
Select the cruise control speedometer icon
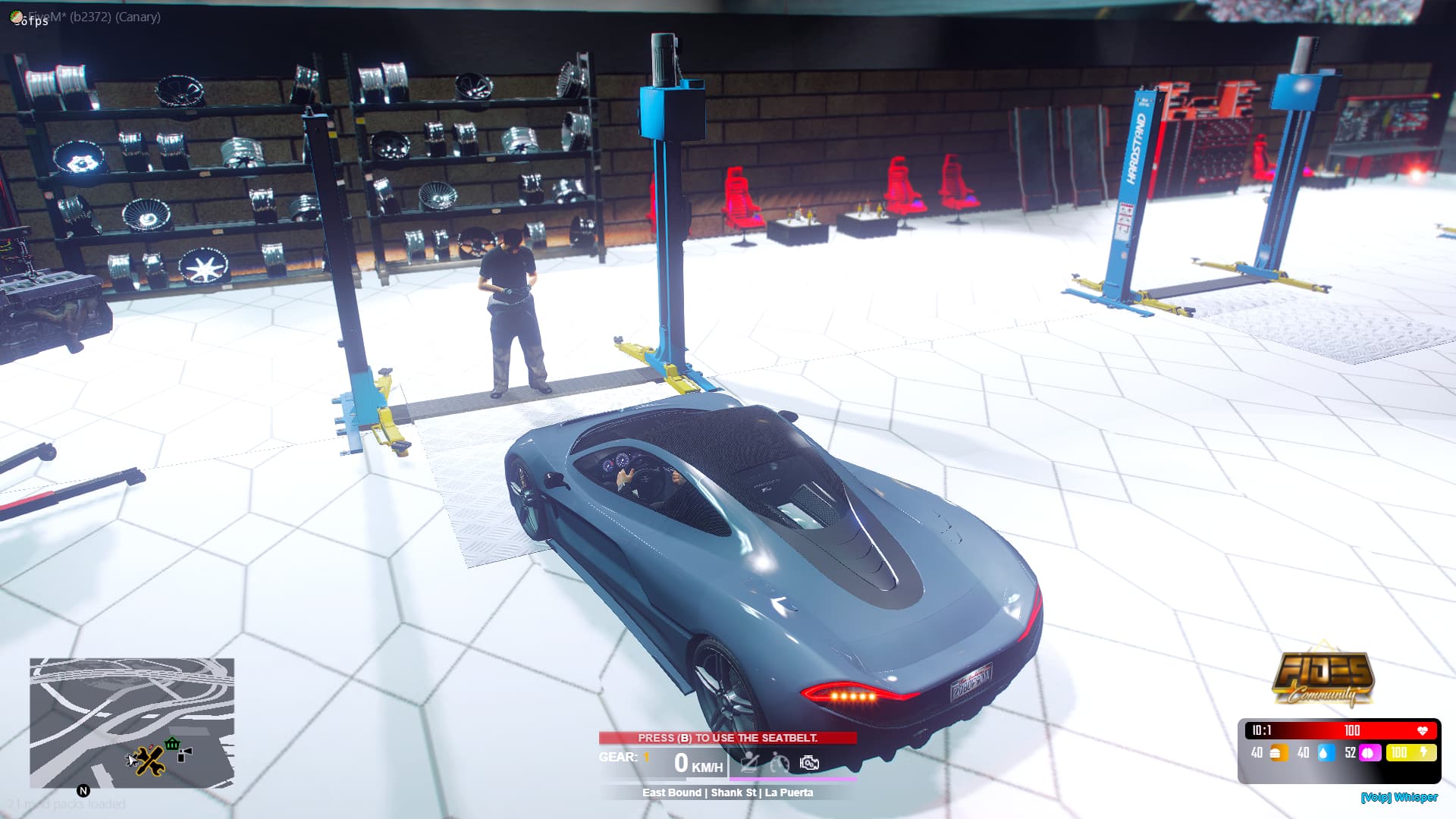coord(780,763)
